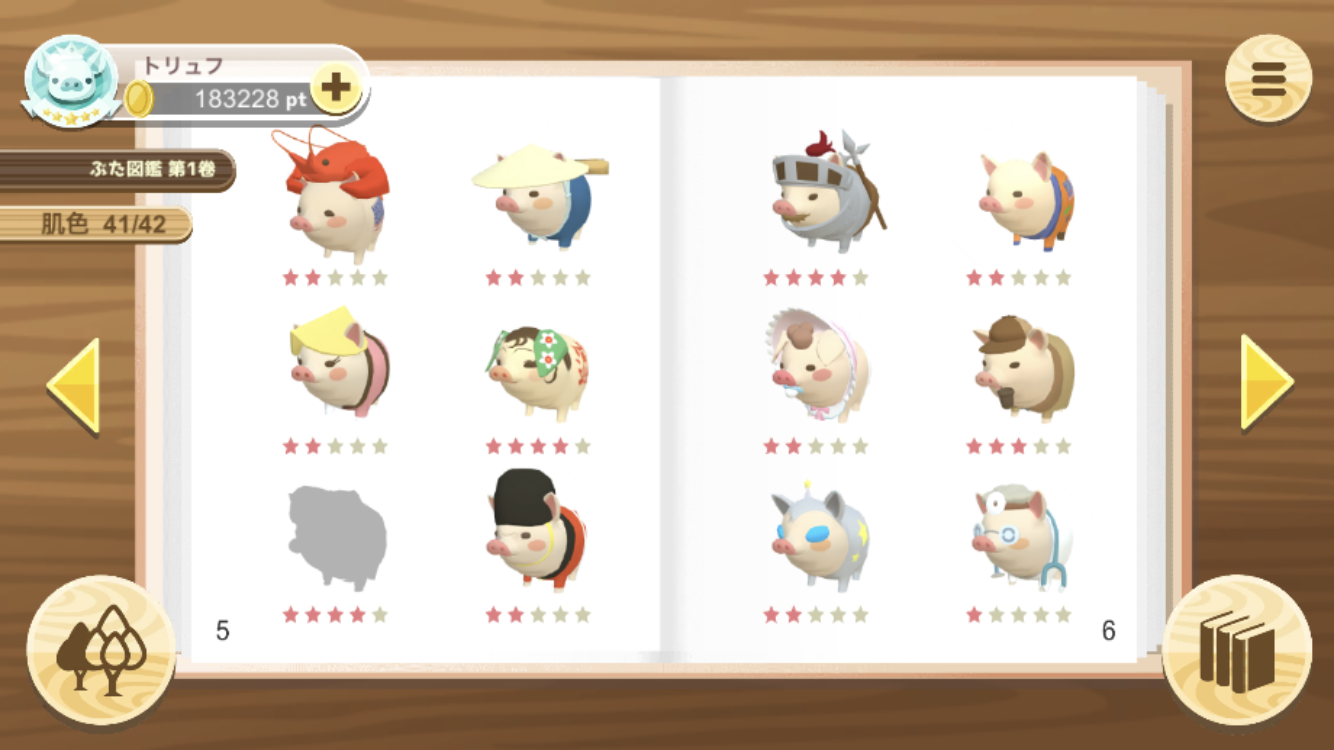This screenshot has width=1334, height=750.
Task: Go to the next page with right arrow
Action: [x=1266, y=382]
